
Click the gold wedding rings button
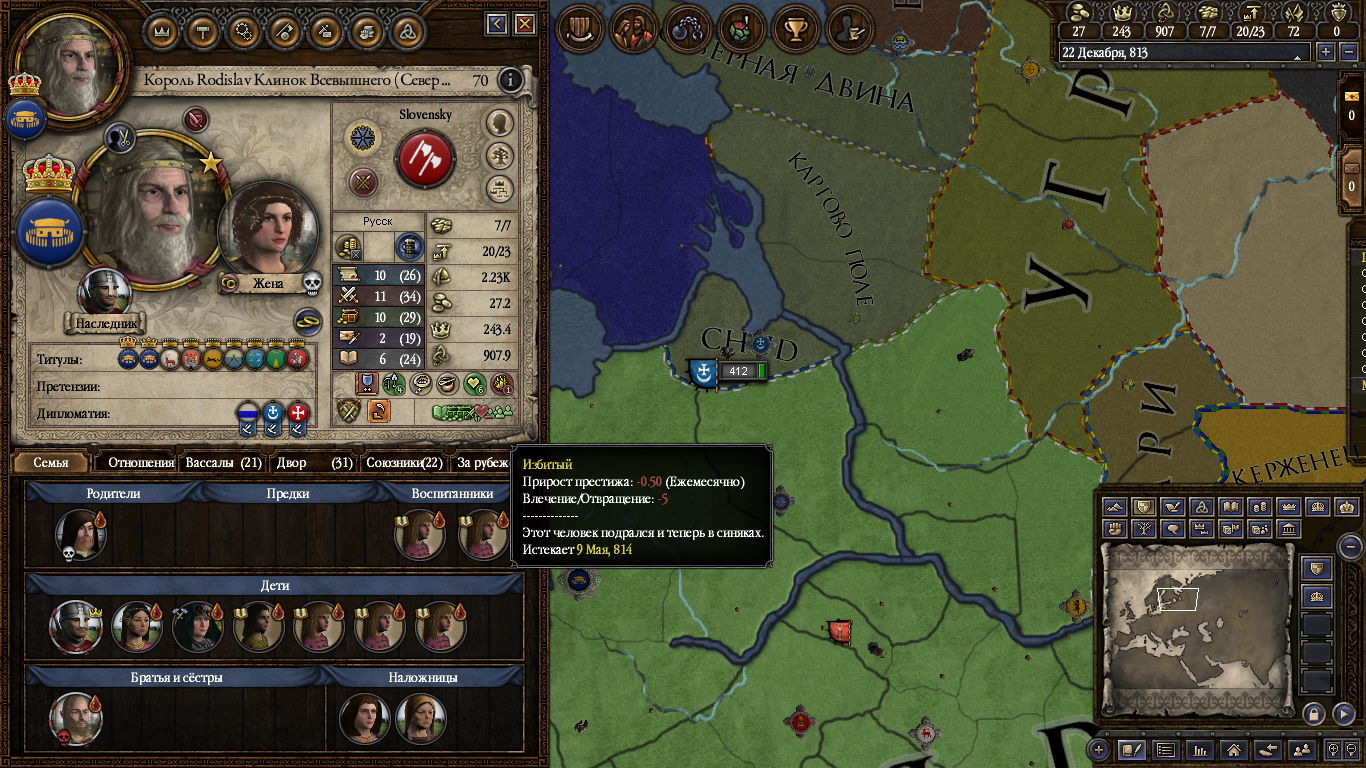307,322
